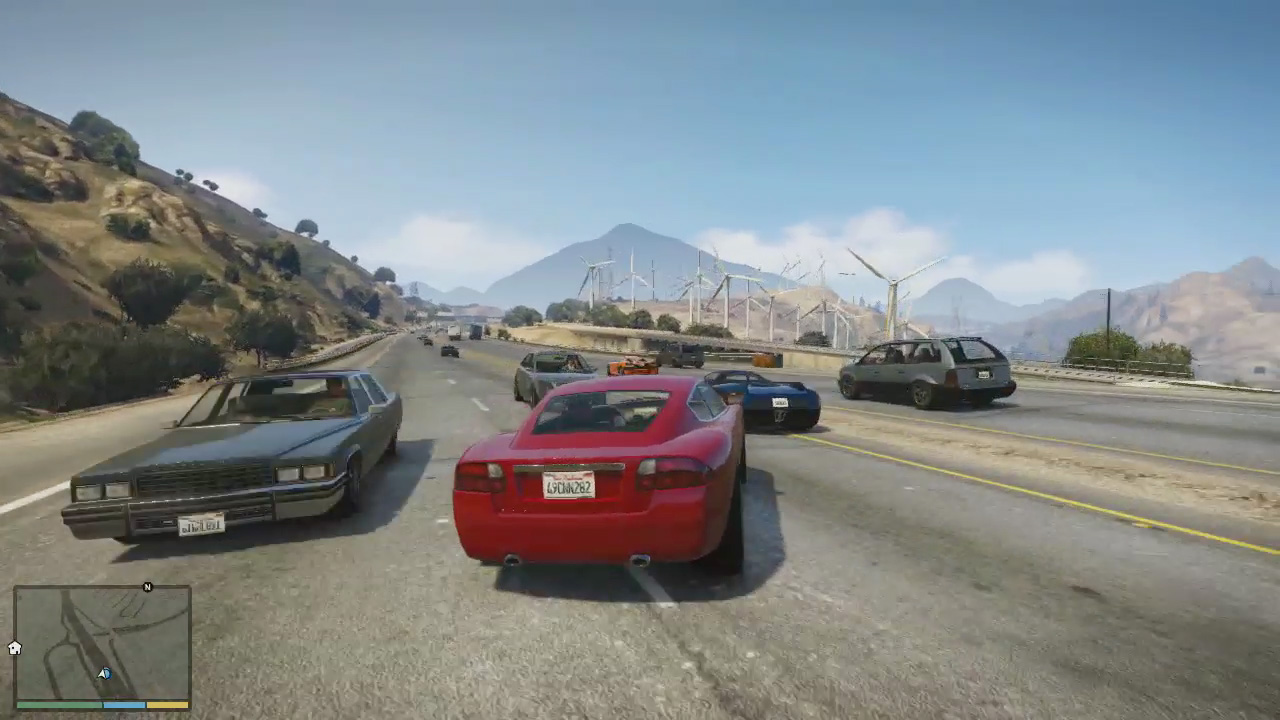Click the north compass marker on the minimap
The height and width of the screenshot is (720, 1280).
tap(148, 587)
